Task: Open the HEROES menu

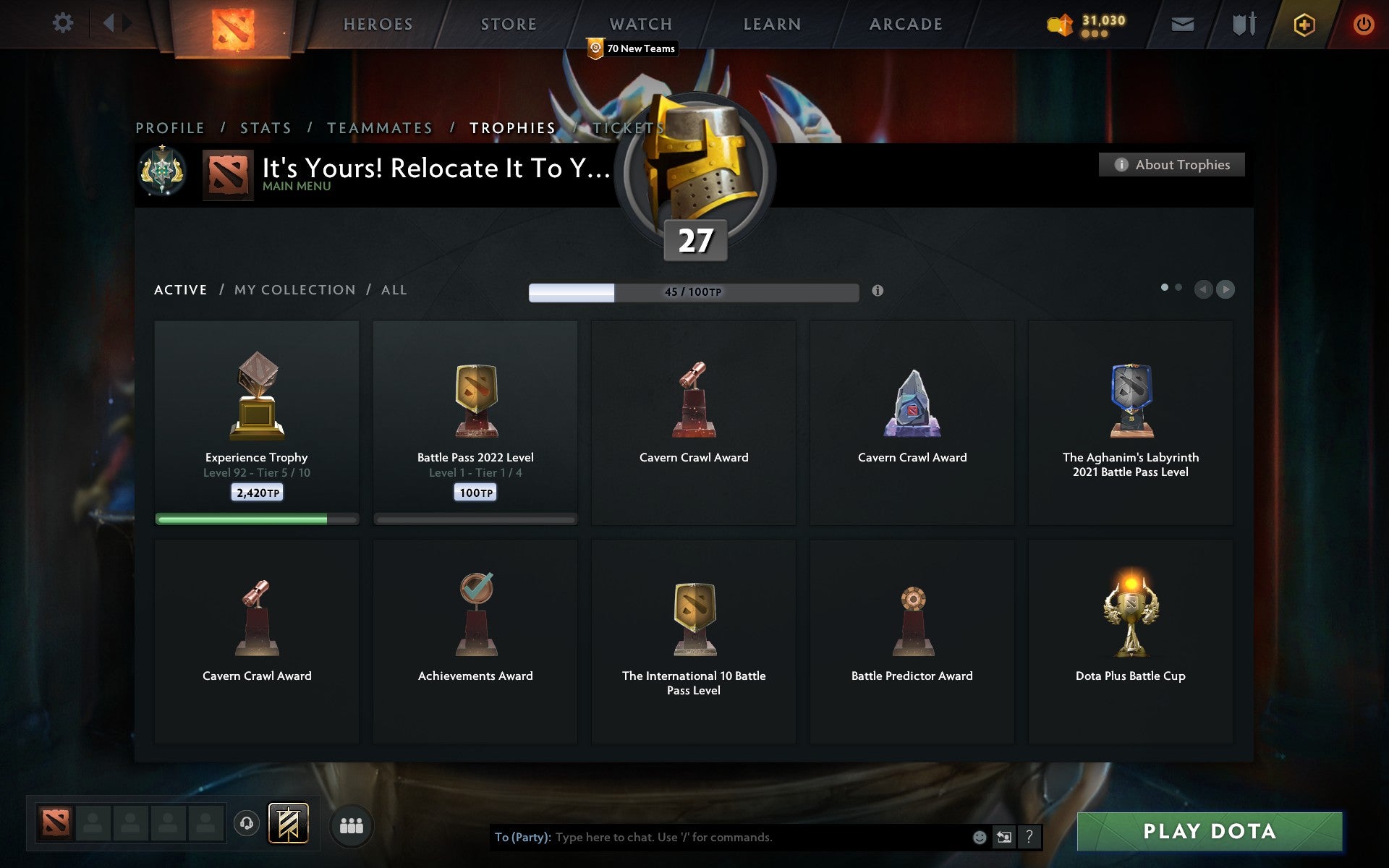Action: click(x=378, y=24)
